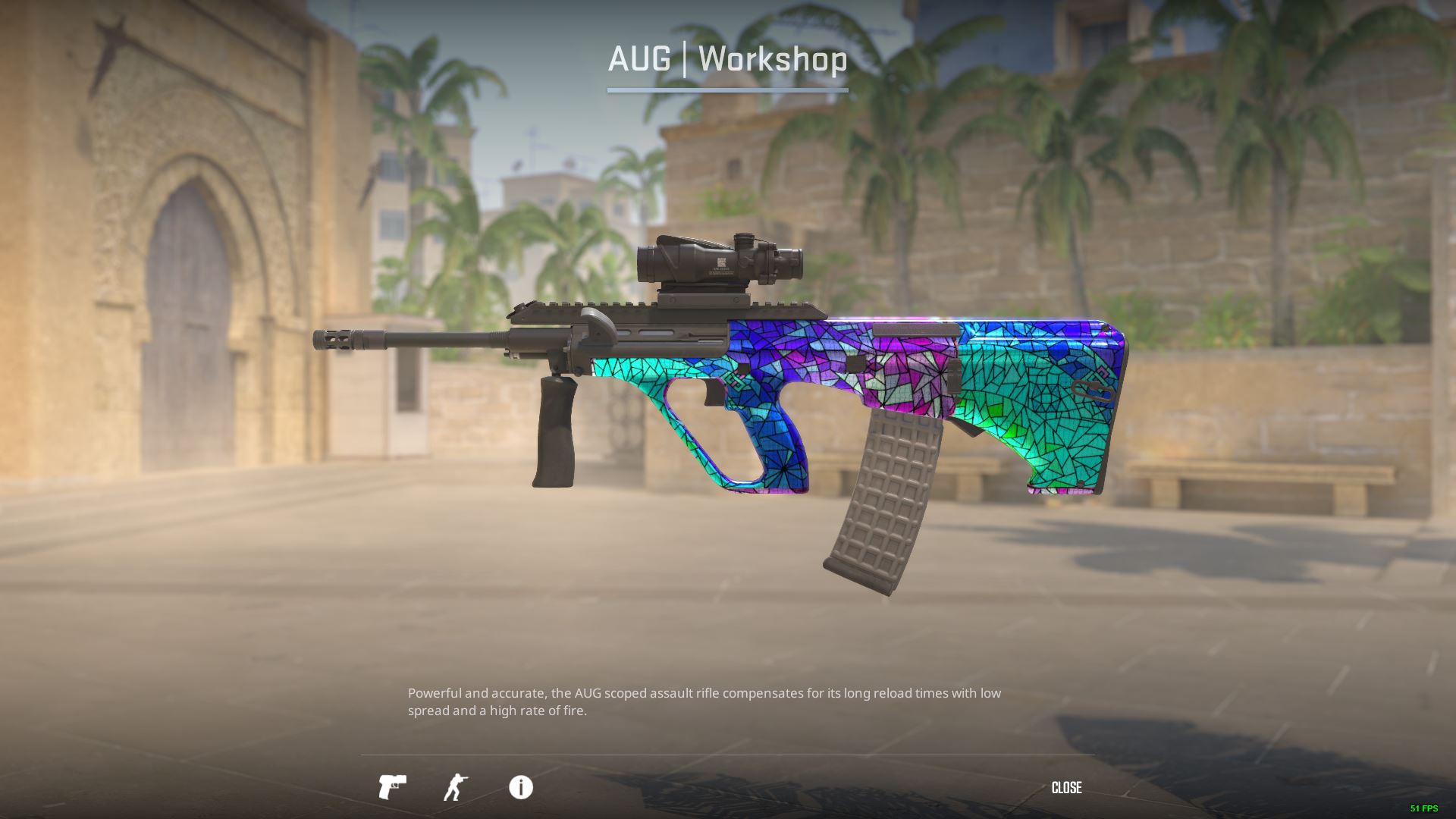Click the underline divider beneath the title
The height and width of the screenshot is (819, 1456).
728,89
